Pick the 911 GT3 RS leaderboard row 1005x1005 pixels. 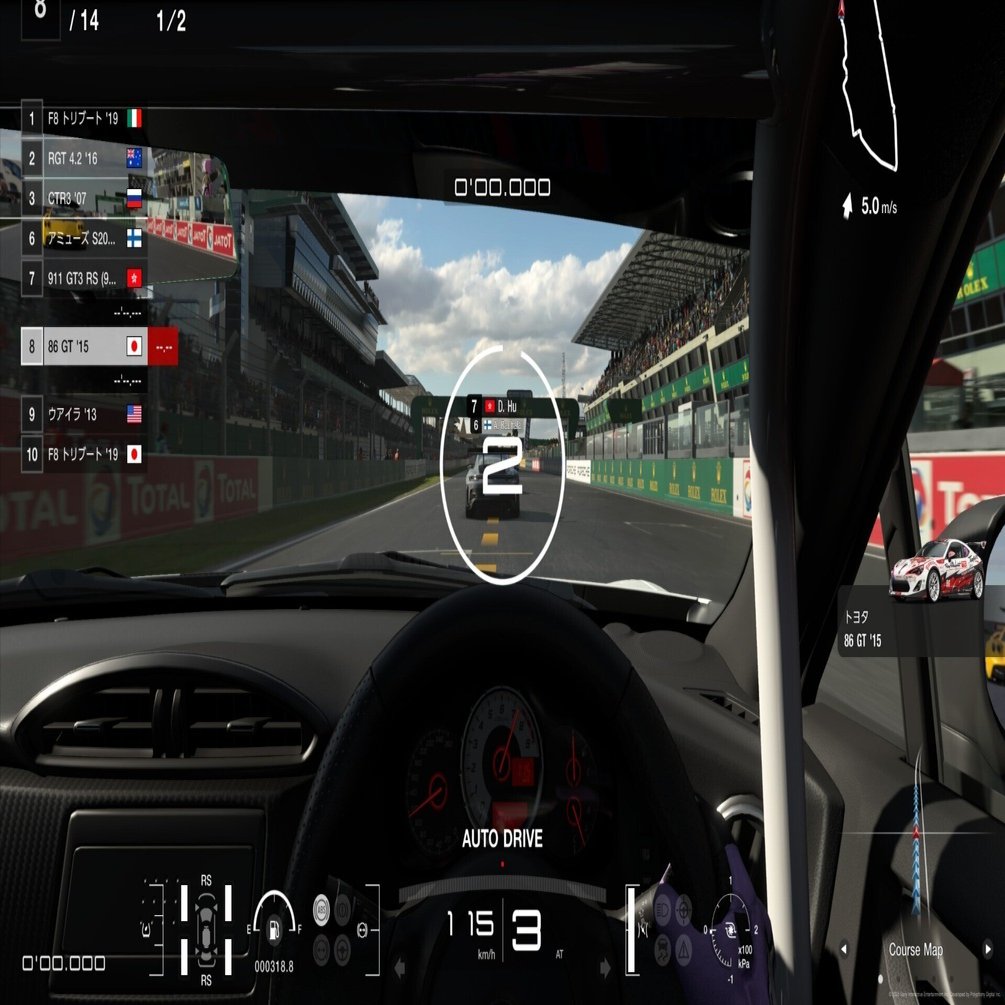coord(84,277)
